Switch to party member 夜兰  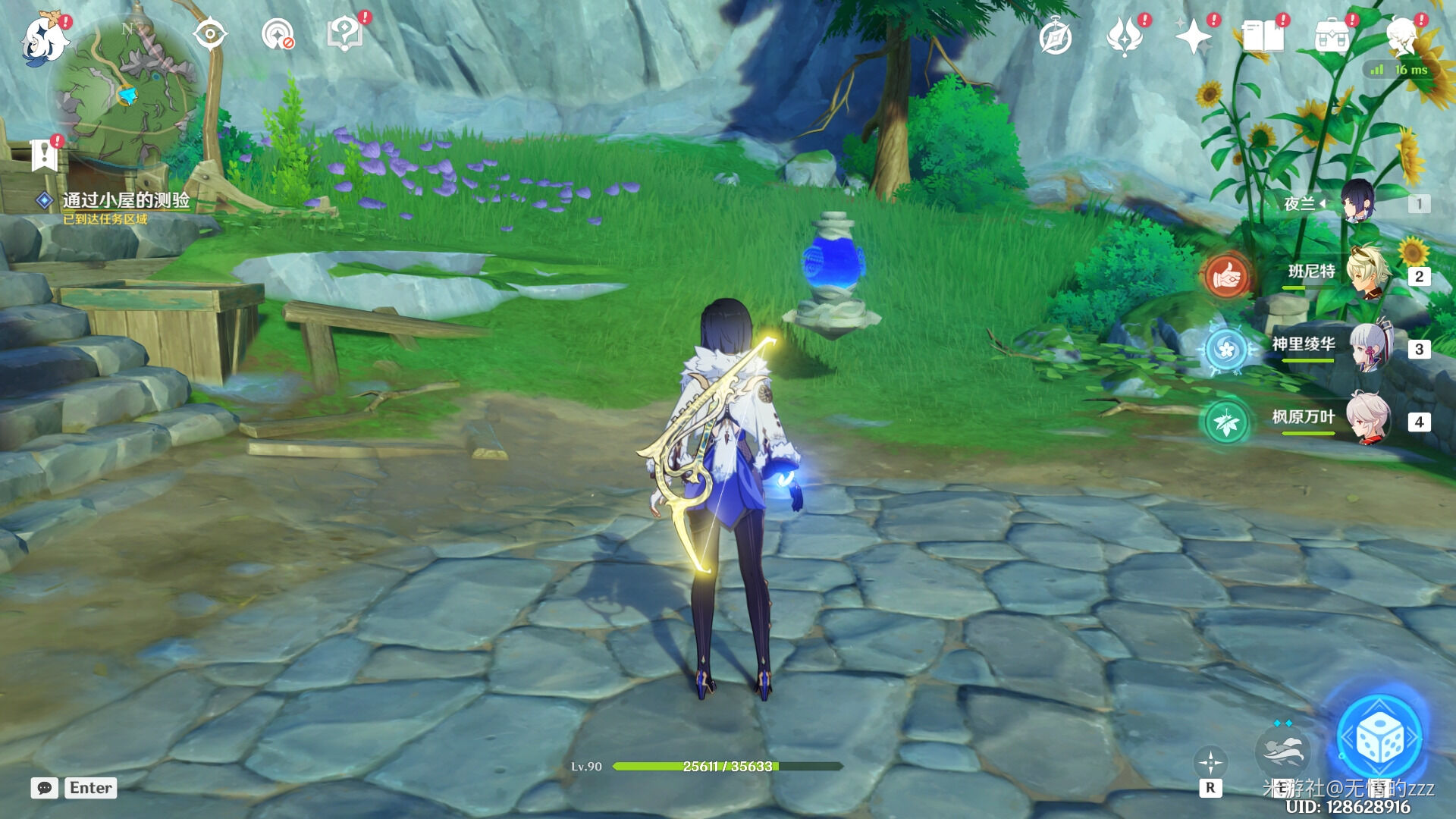pyautogui.click(x=1357, y=202)
